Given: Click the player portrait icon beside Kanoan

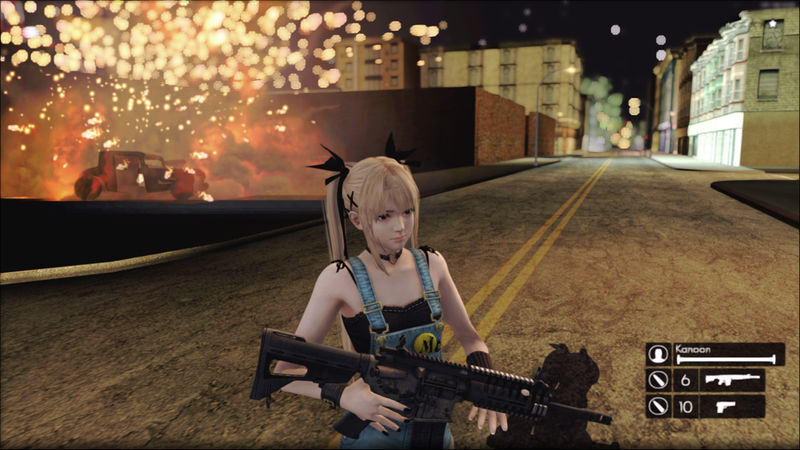Looking at the screenshot, I should (x=657, y=354).
